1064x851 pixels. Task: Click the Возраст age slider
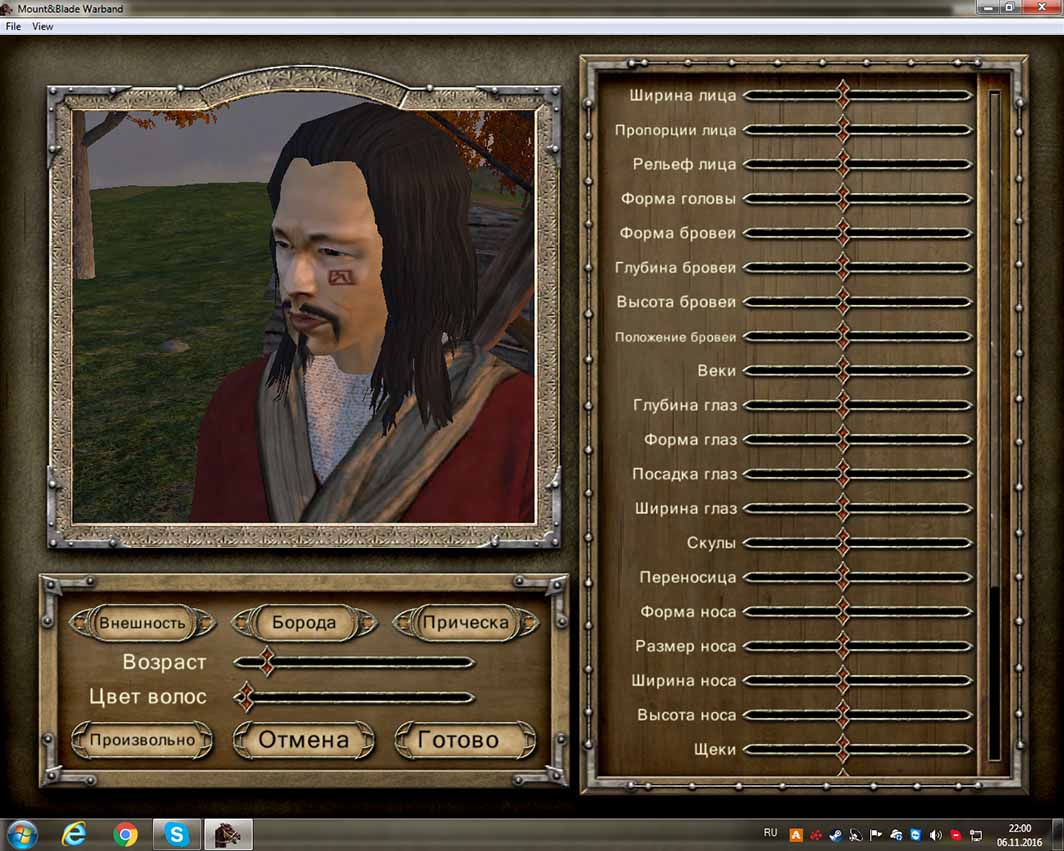click(x=354, y=662)
